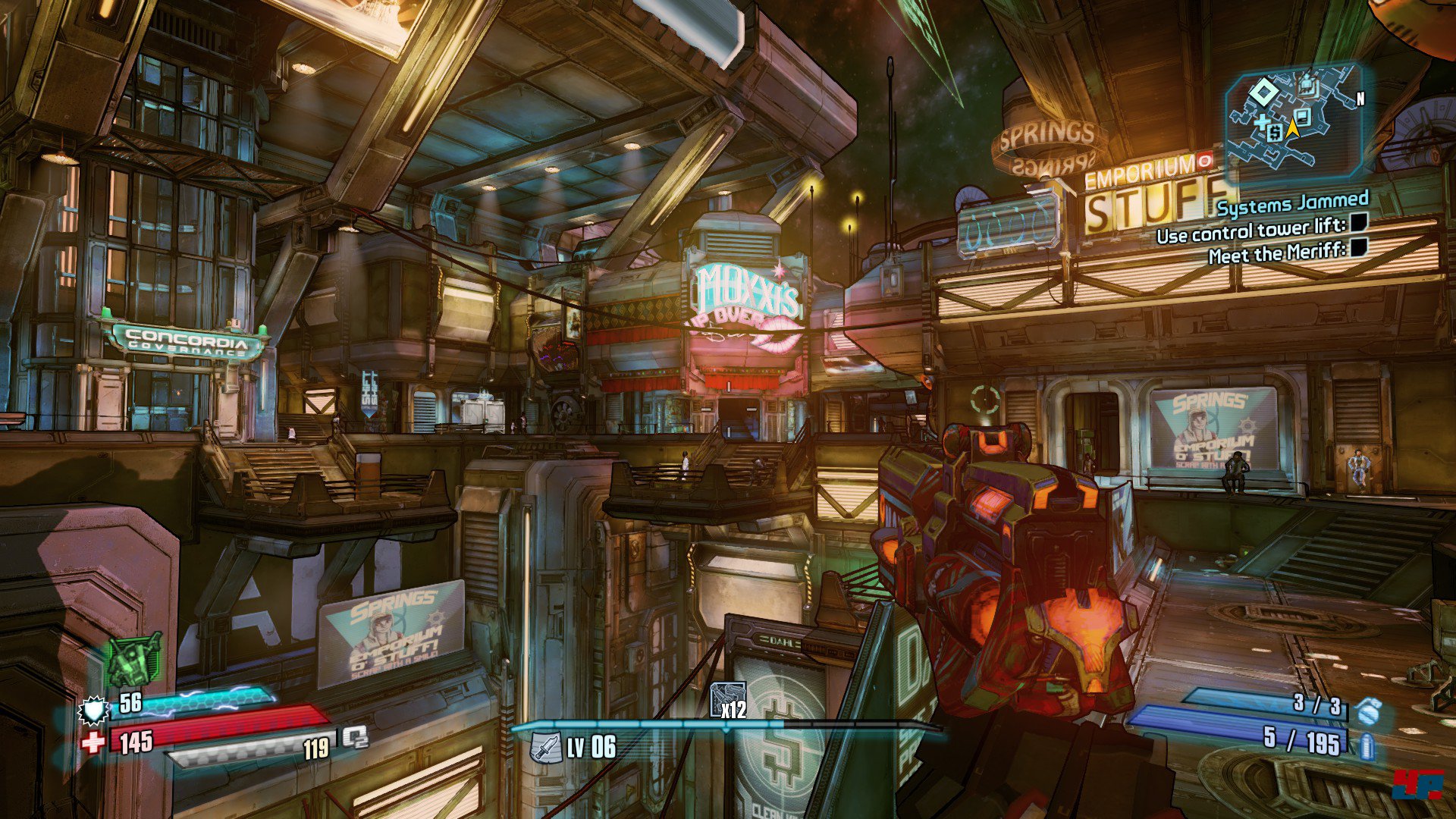Click the knife icon beside LV 06
This screenshot has height=819, width=1456.
click(x=545, y=747)
